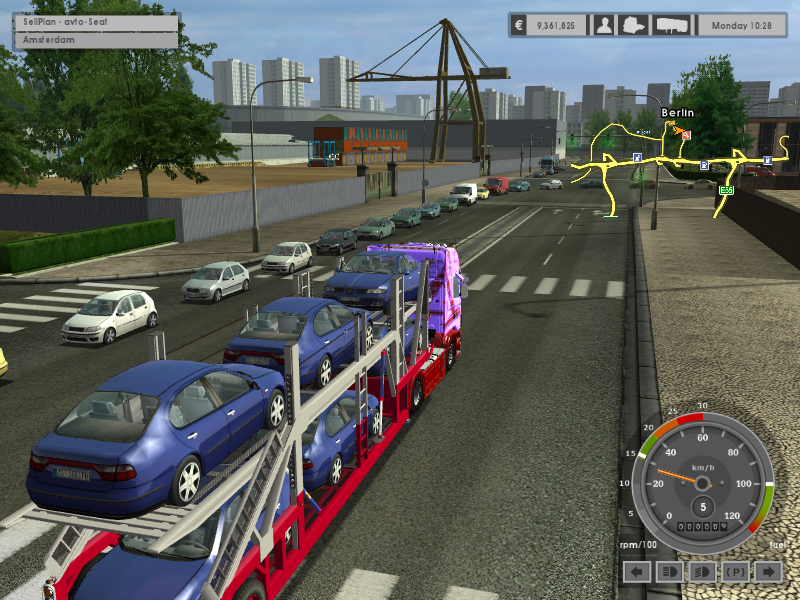Image resolution: width=800 pixels, height=600 pixels.
Task: Click the yellow Berlin route map overlay
Action: 660,162
